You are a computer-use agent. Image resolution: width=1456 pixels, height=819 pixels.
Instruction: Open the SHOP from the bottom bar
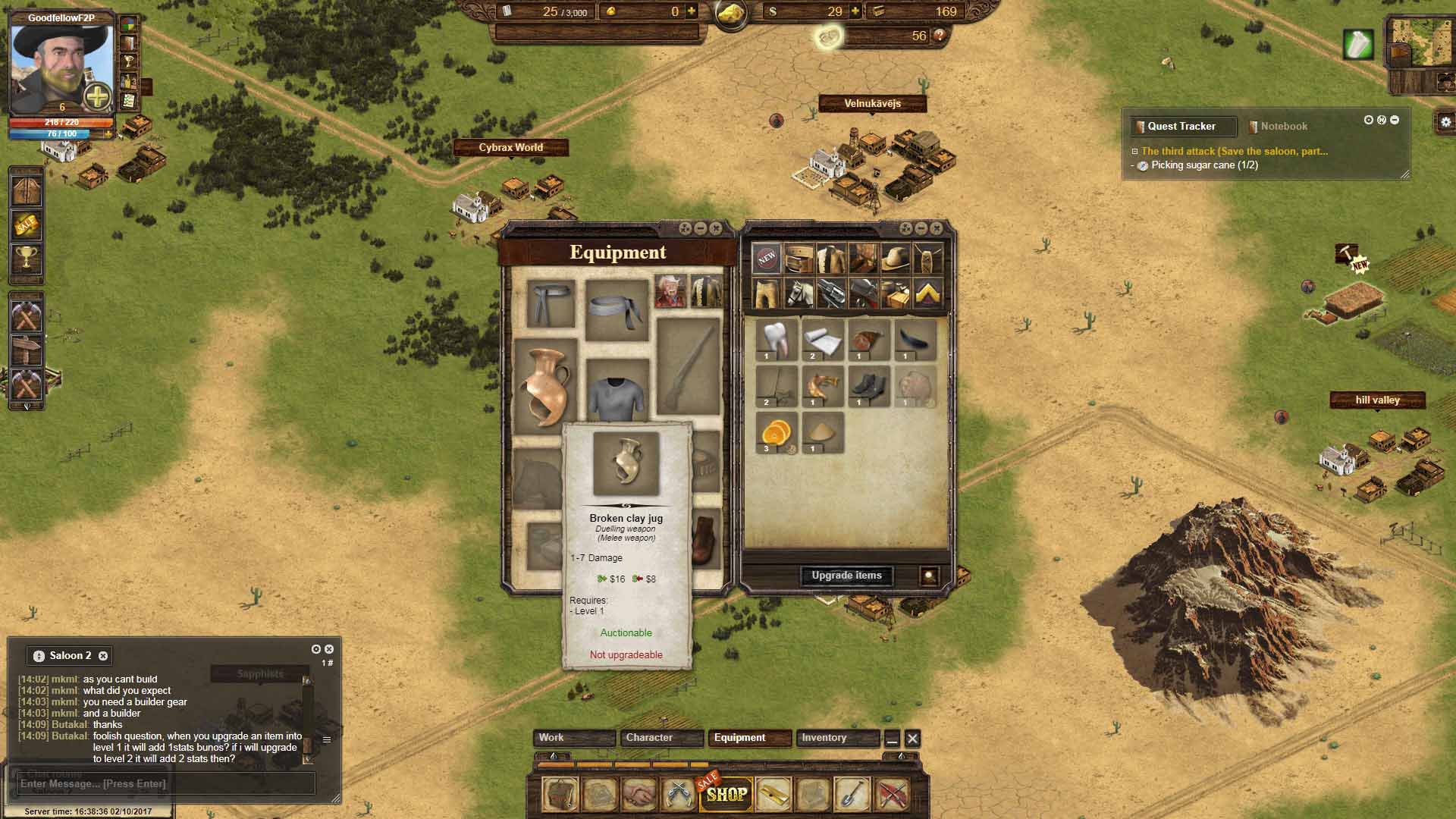pyautogui.click(x=726, y=794)
